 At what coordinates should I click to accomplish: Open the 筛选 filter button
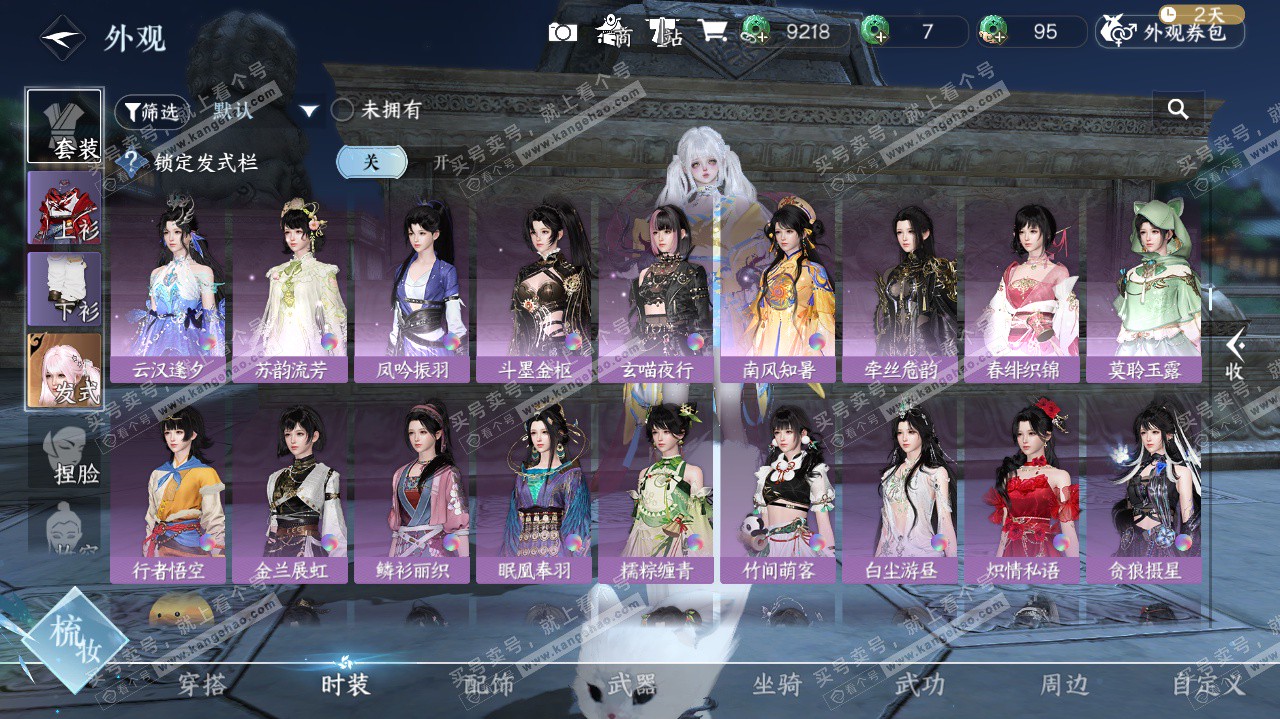152,112
